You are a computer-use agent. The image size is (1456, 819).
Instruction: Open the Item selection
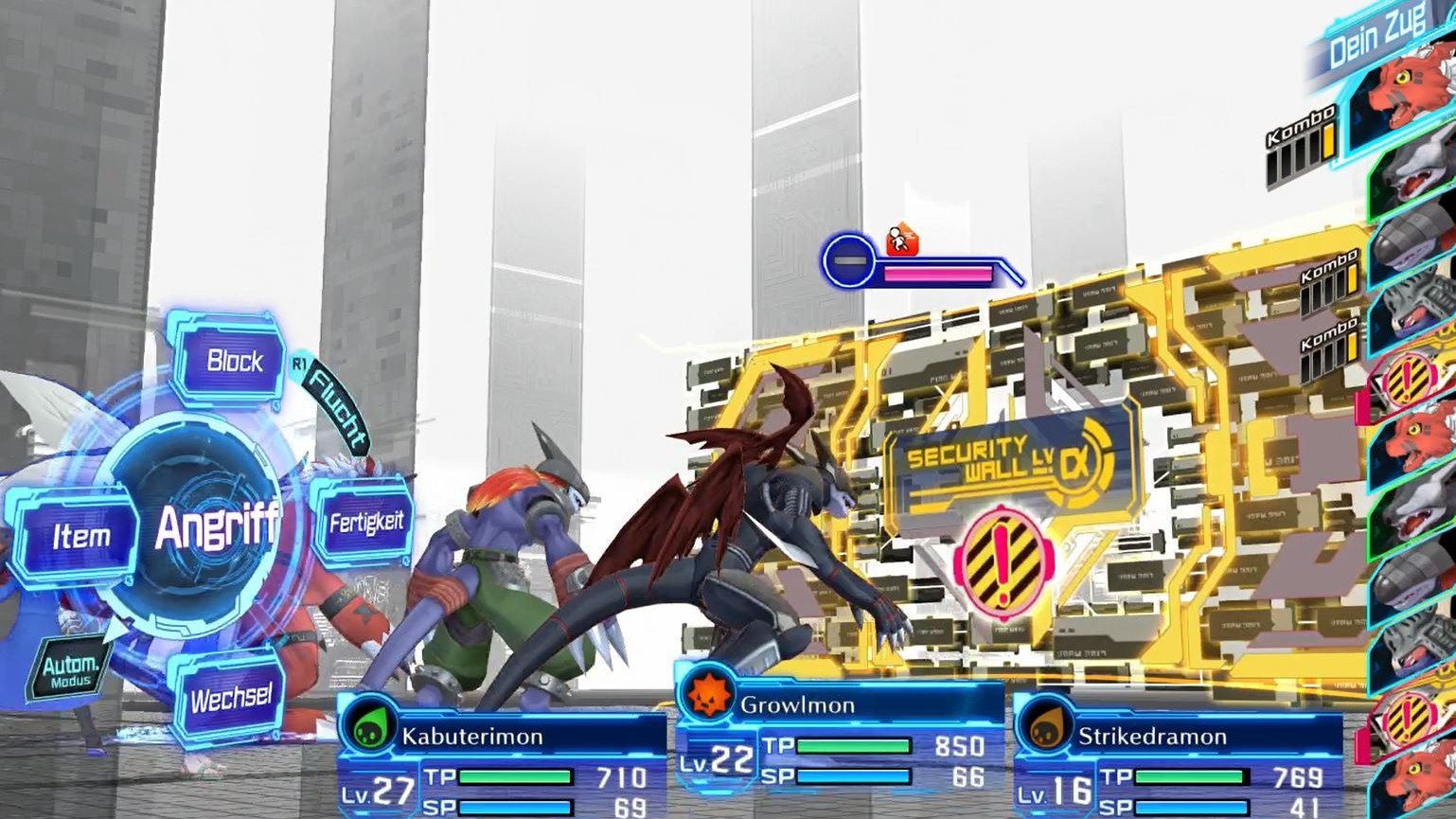(x=81, y=535)
